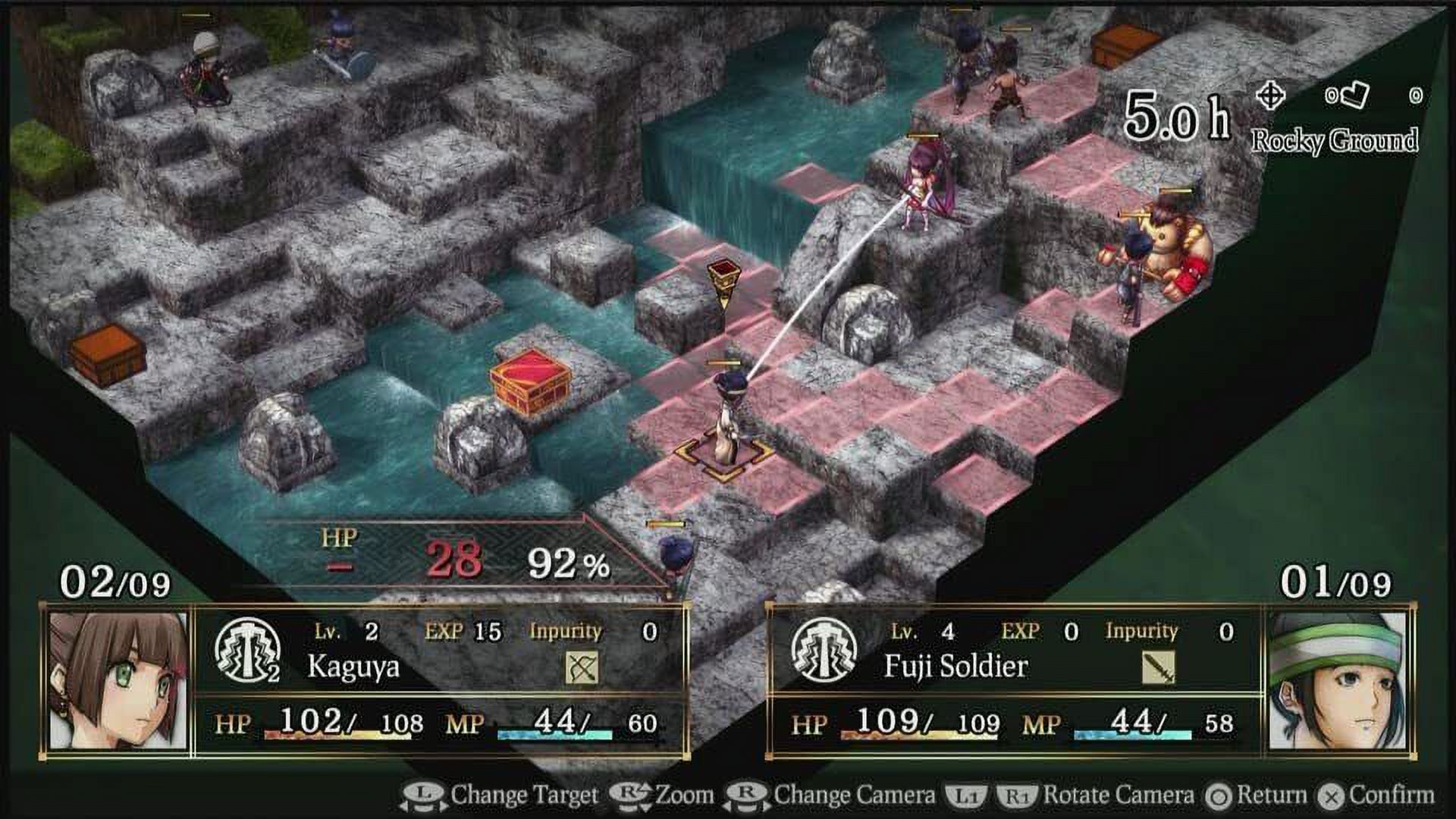Click the Fuji Soldier class emblem
This screenshot has height=819, width=1456.
(823, 651)
